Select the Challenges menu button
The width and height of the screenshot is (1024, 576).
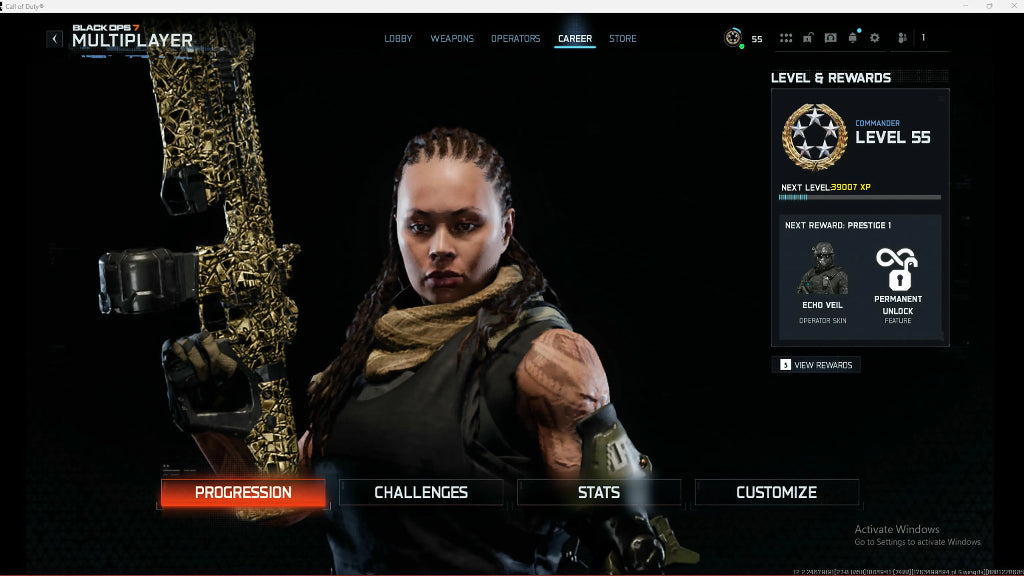pos(421,492)
